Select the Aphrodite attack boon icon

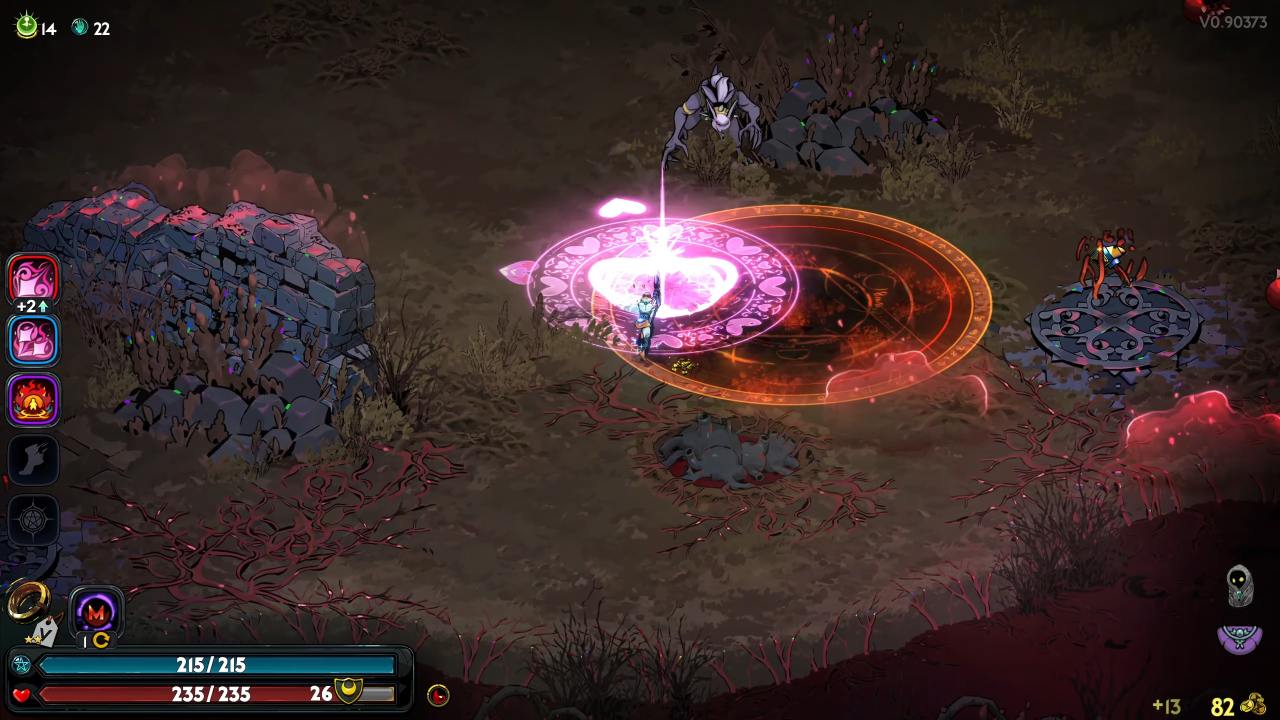coord(34,278)
